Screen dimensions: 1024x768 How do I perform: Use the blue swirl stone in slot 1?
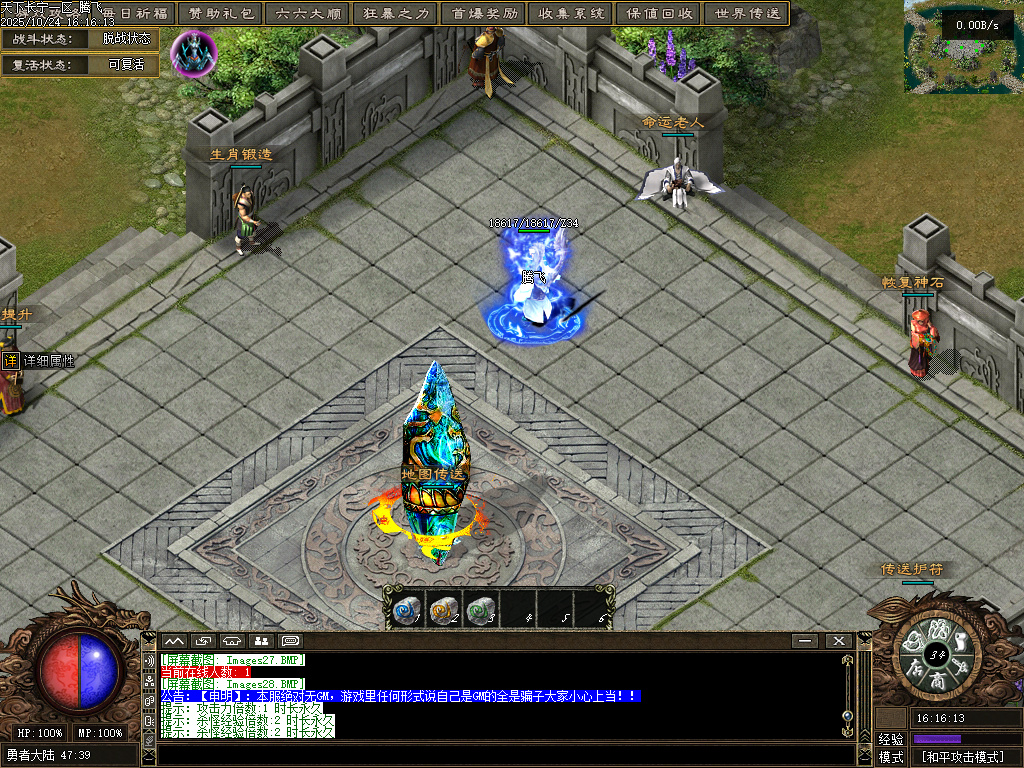[406, 610]
